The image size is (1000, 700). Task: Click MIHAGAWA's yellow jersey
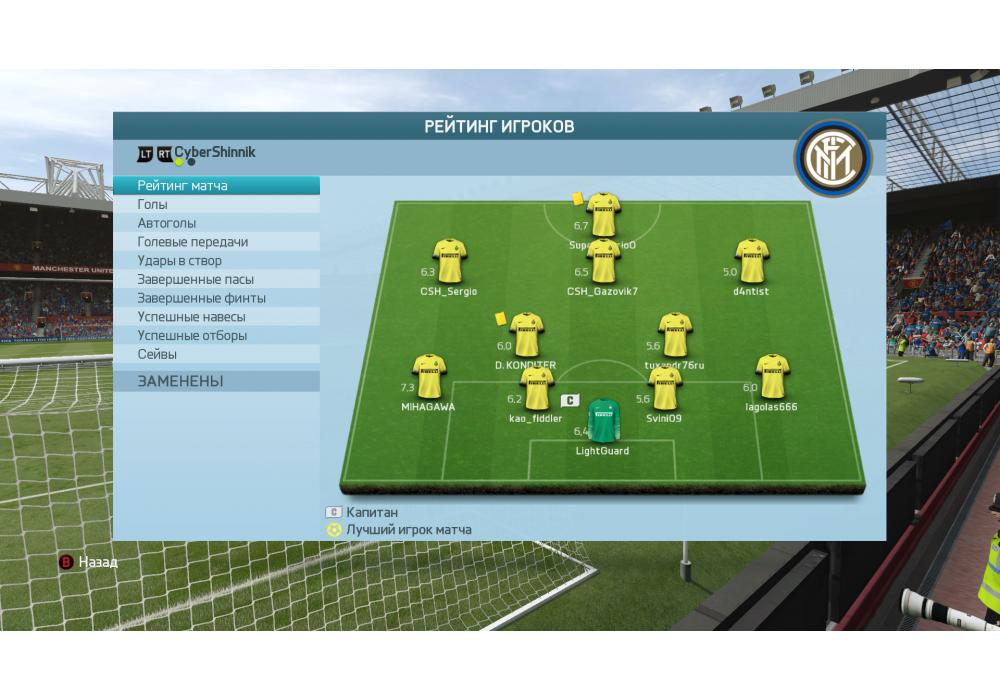coord(429,376)
